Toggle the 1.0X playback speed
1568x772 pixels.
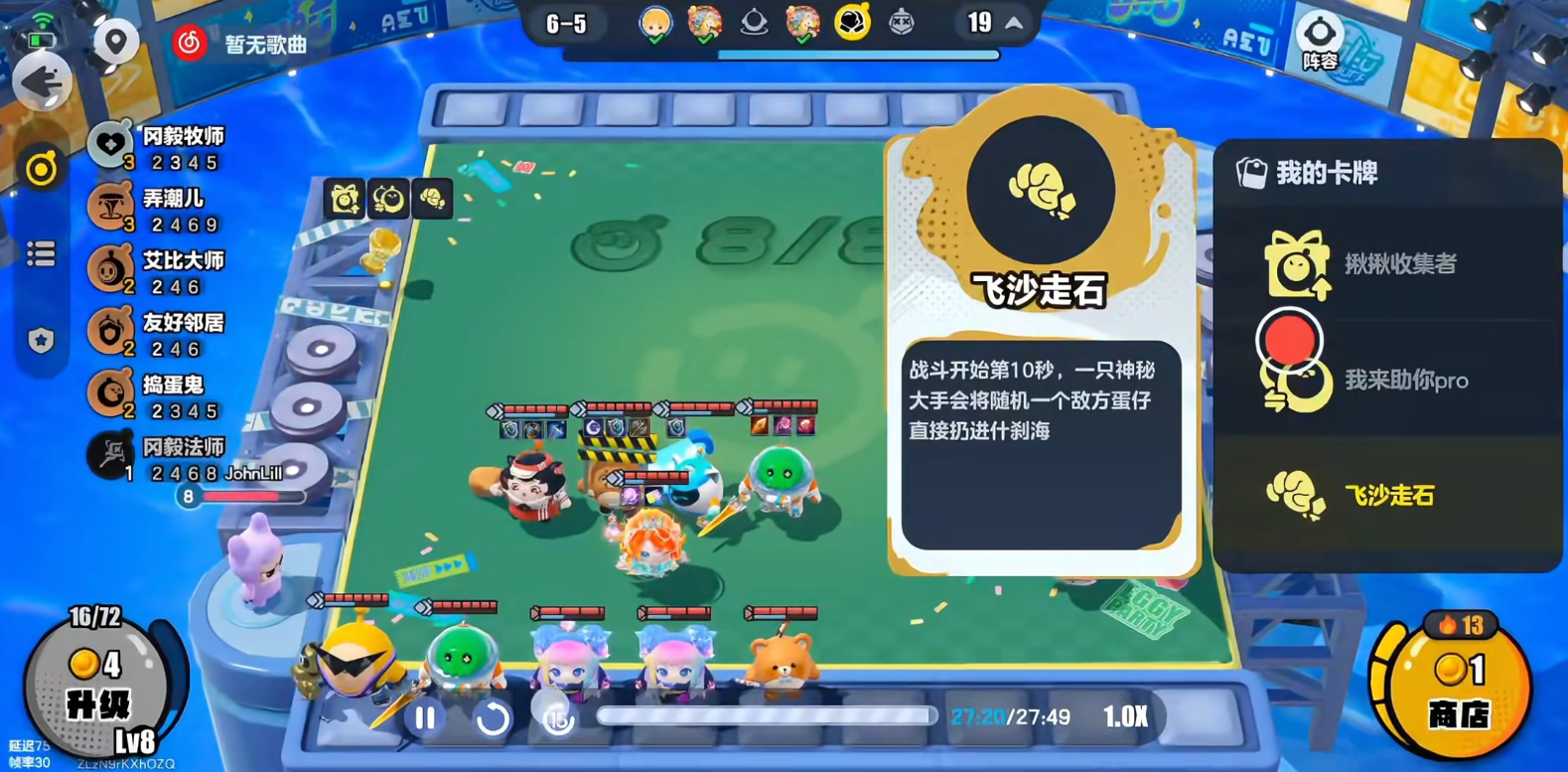[1127, 714]
